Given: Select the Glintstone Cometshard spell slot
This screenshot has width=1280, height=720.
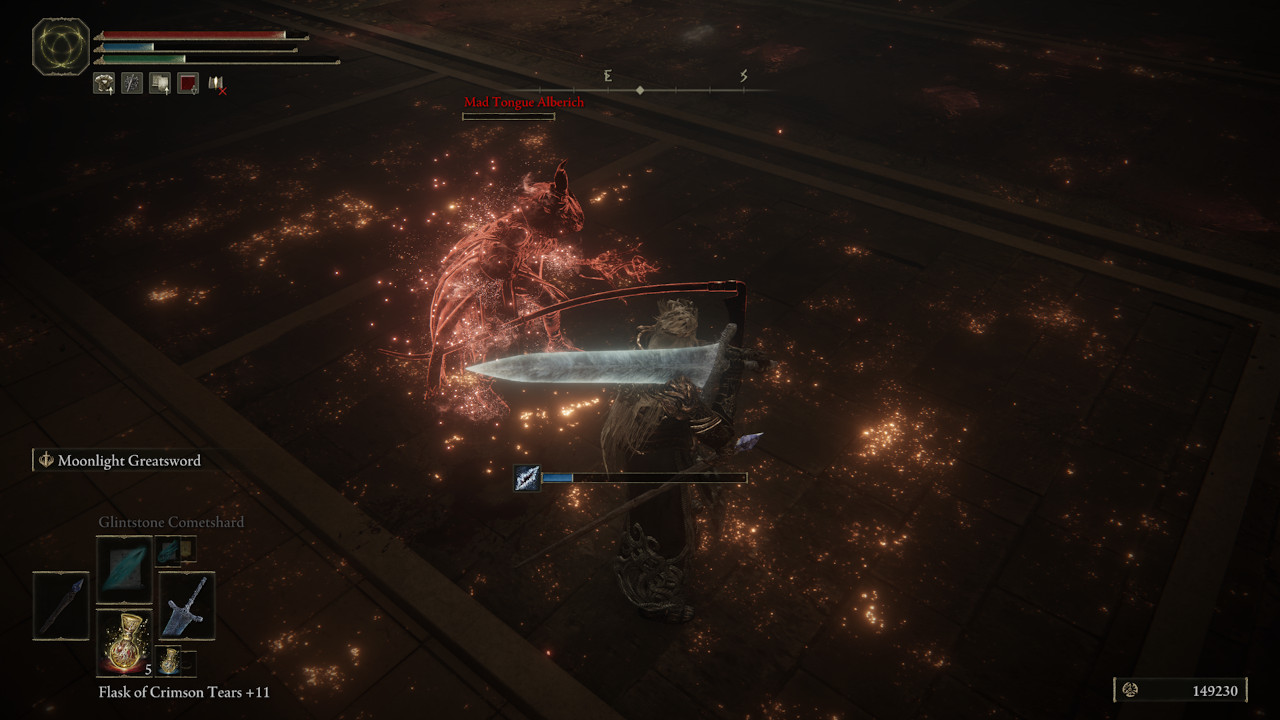Looking at the screenshot, I should click(124, 568).
